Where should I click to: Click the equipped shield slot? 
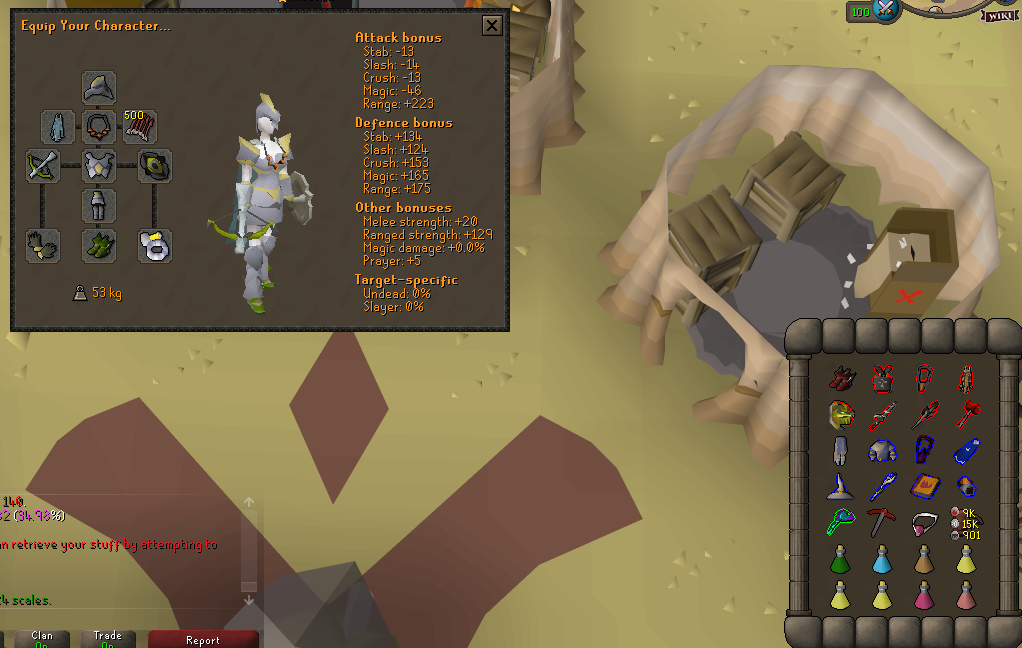click(x=155, y=166)
